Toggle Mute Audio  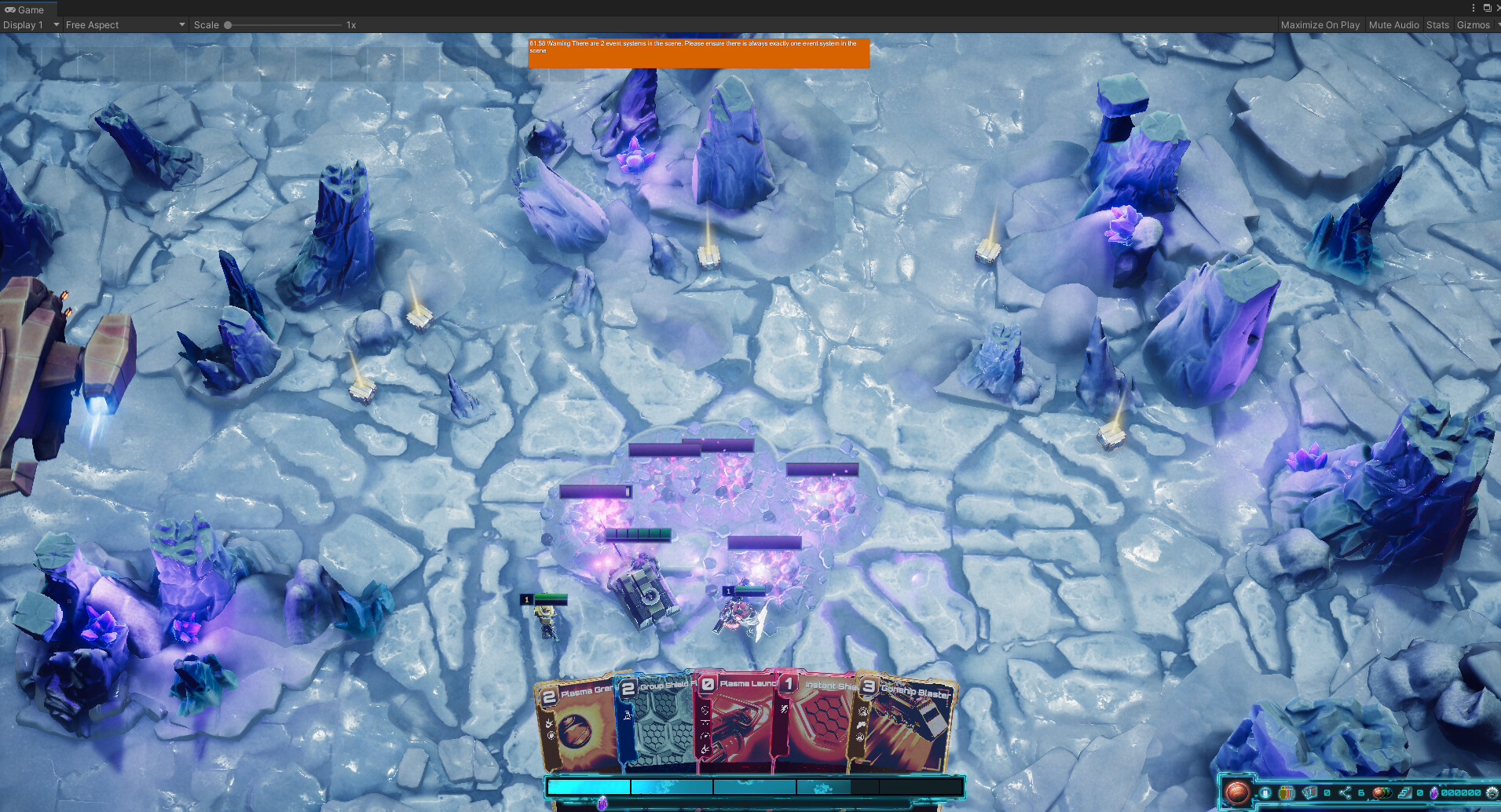click(1393, 24)
